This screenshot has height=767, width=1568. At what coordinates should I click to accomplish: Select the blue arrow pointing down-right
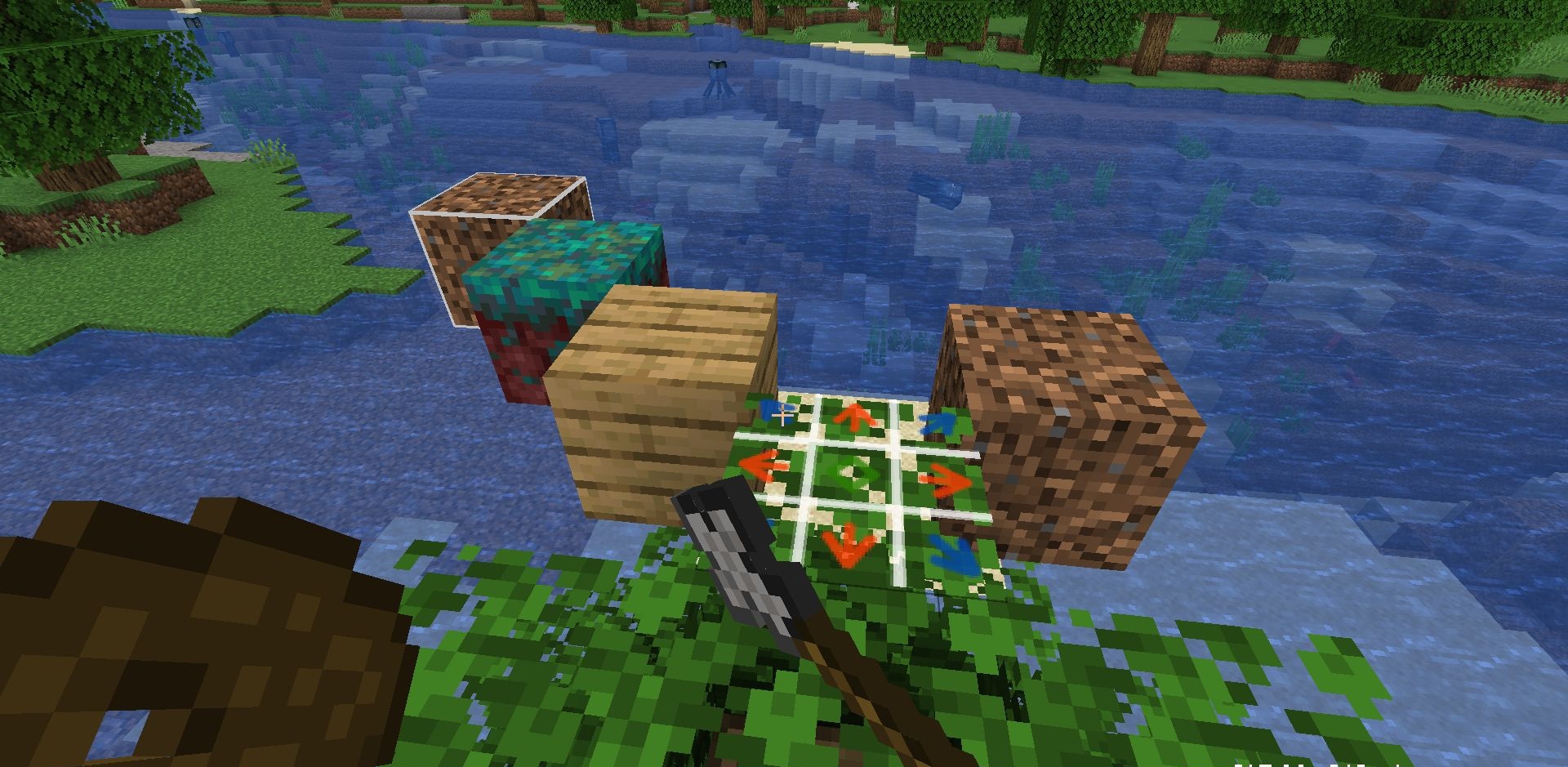(x=954, y=556)
